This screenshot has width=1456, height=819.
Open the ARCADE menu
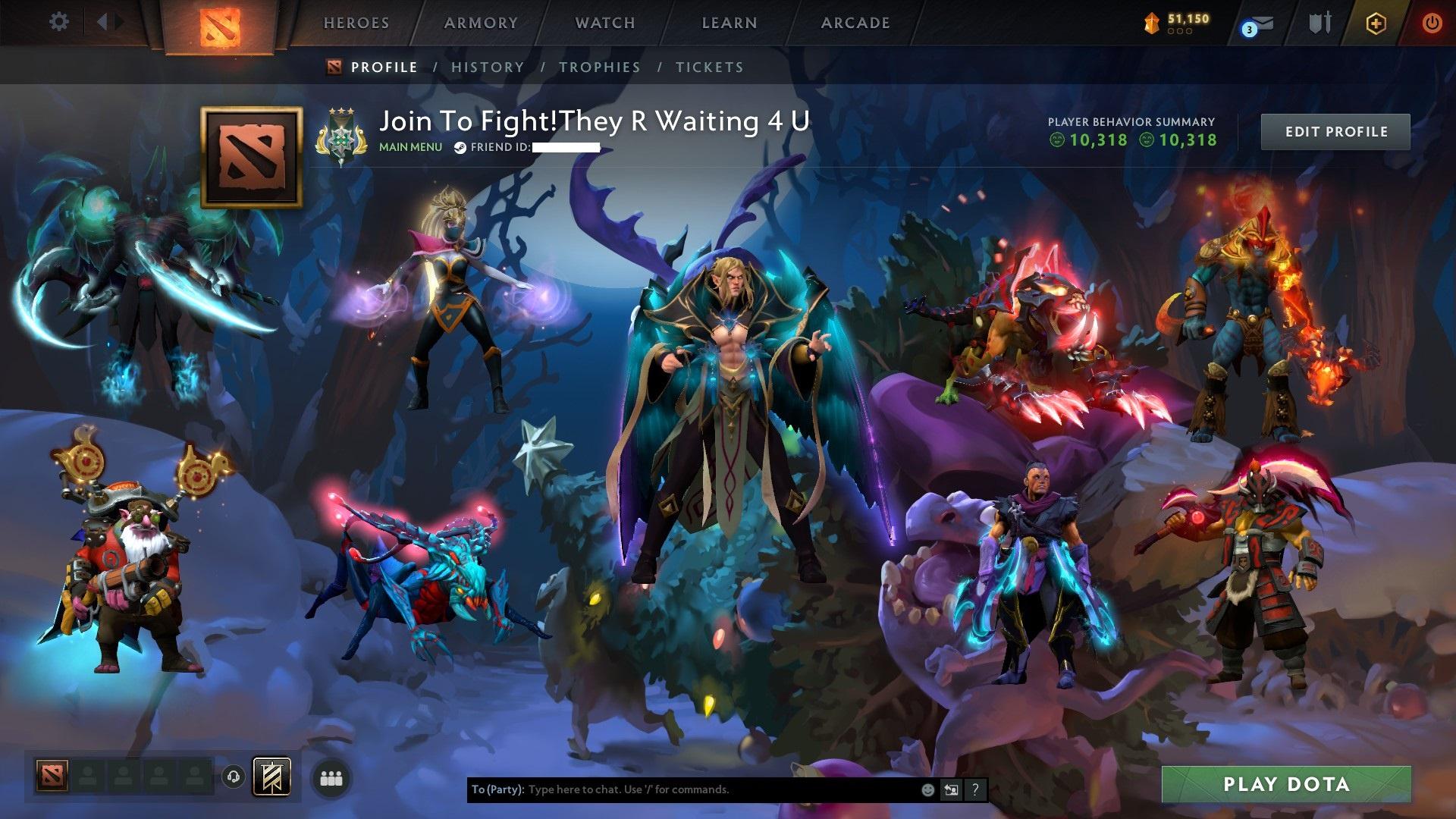click(855, 23)
